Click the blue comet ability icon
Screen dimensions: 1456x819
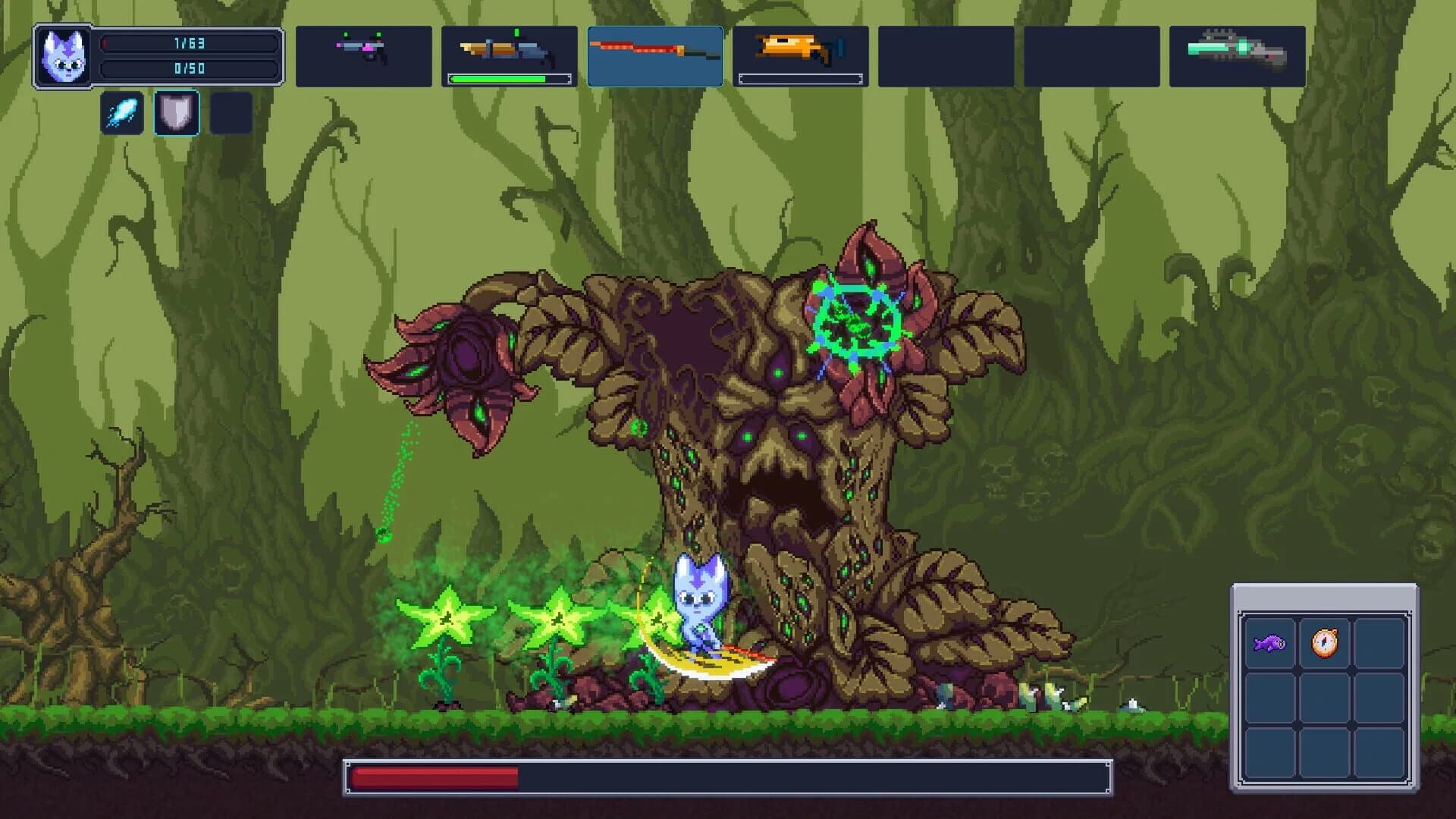tap(121, 111)
